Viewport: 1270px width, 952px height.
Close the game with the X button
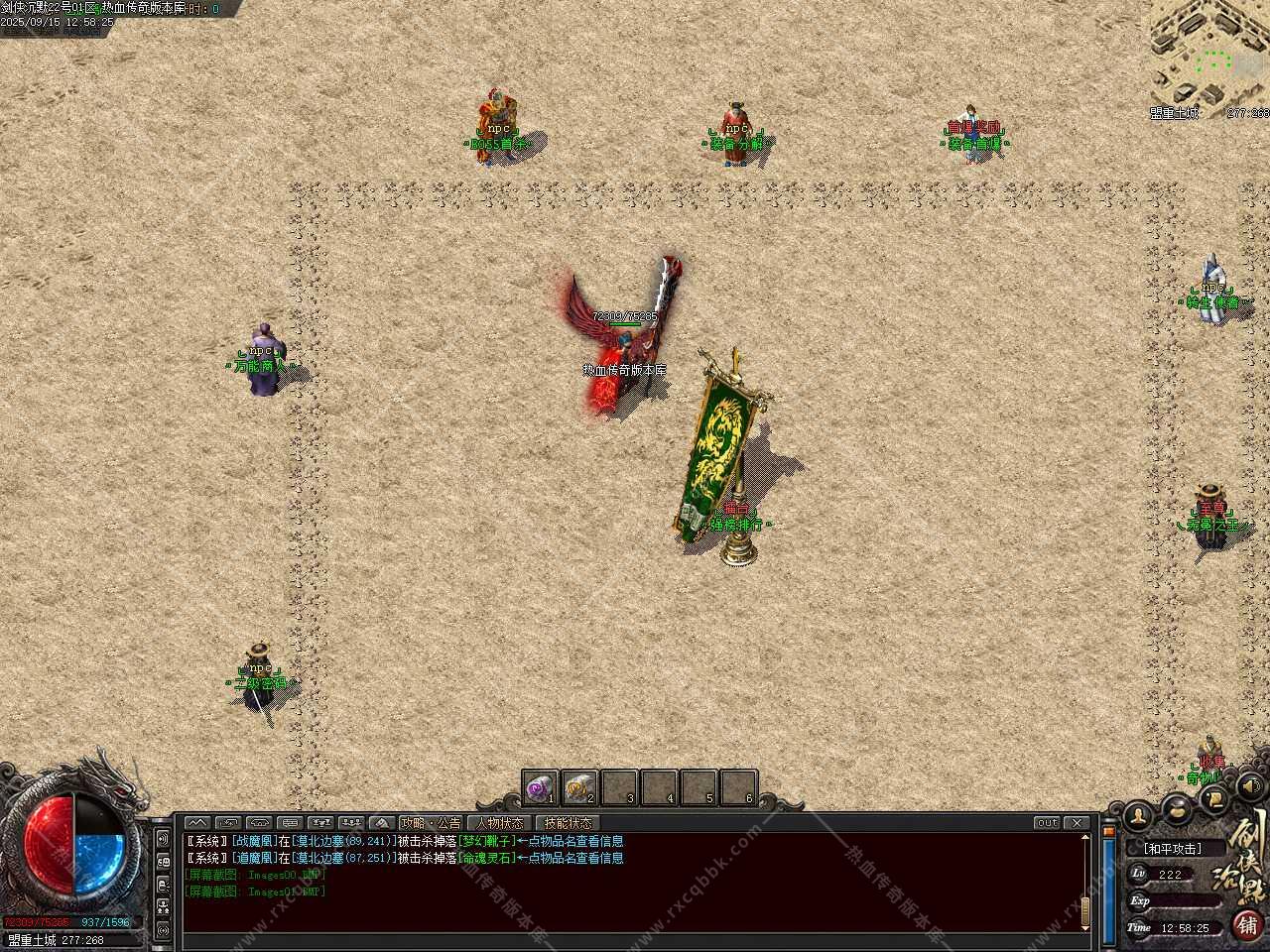tap(1077, 823)
